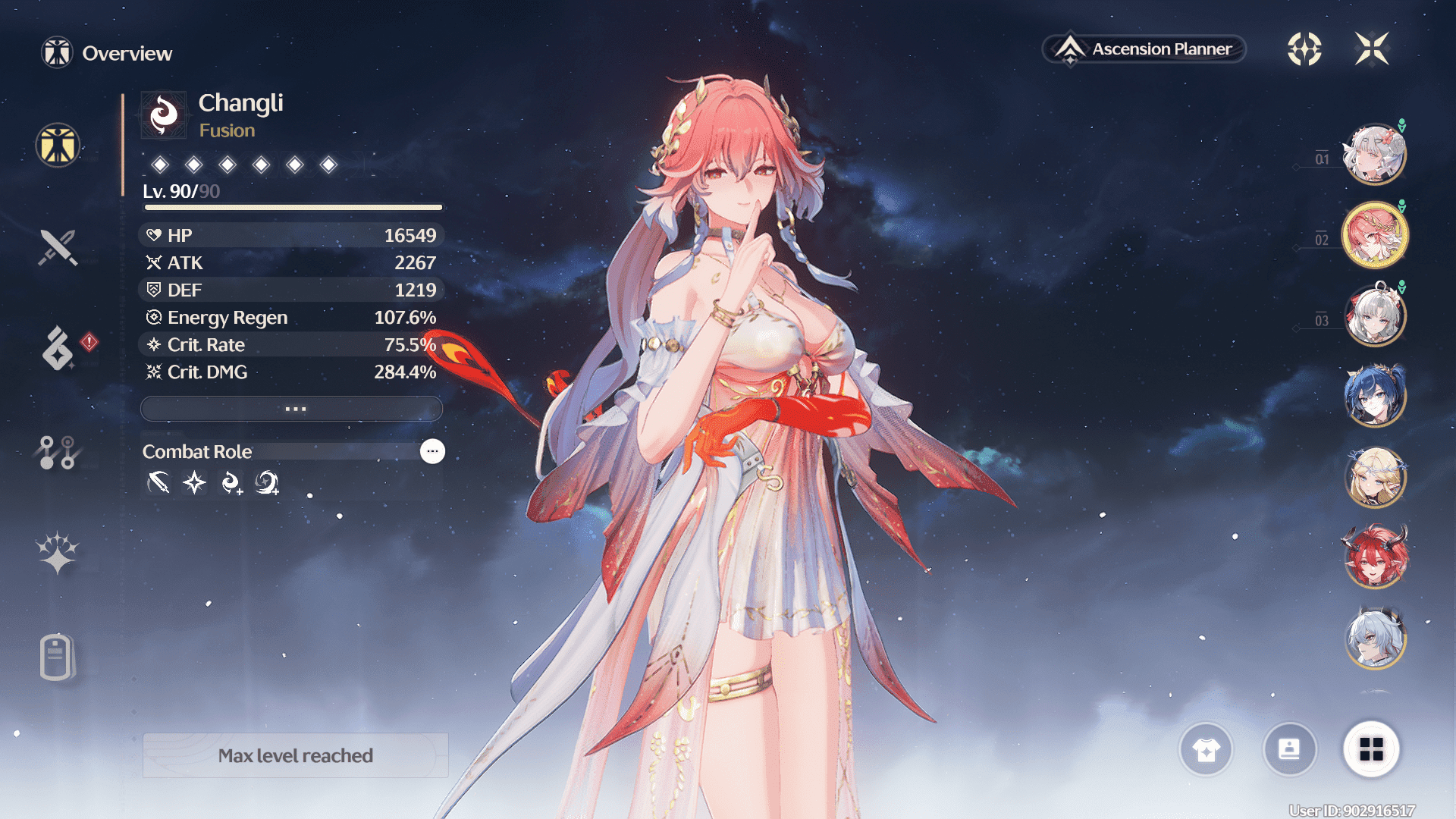Select the red-haired horned character portrait

(x=1374, y=558)
